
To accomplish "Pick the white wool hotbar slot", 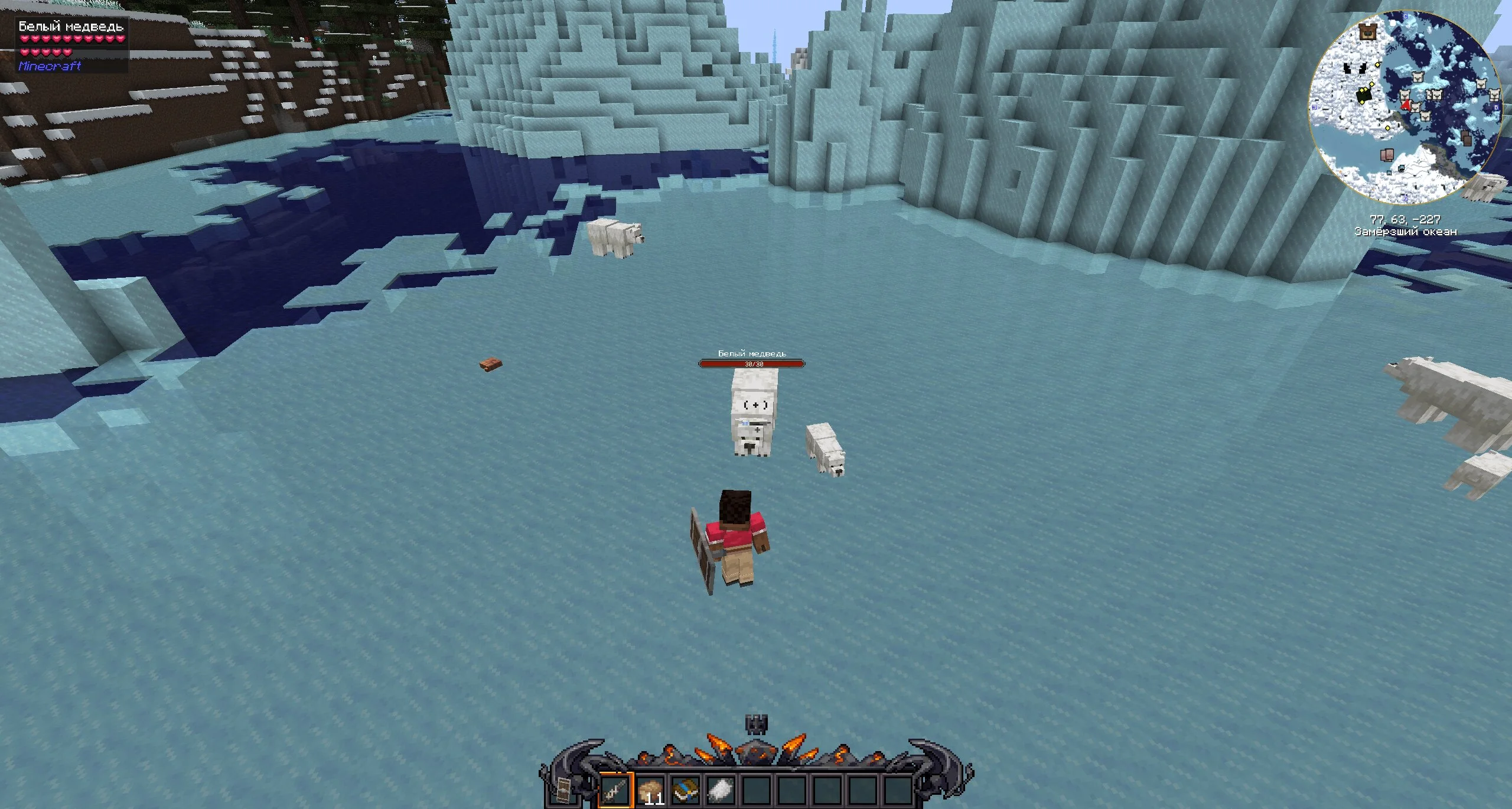I will click(721, 789).
